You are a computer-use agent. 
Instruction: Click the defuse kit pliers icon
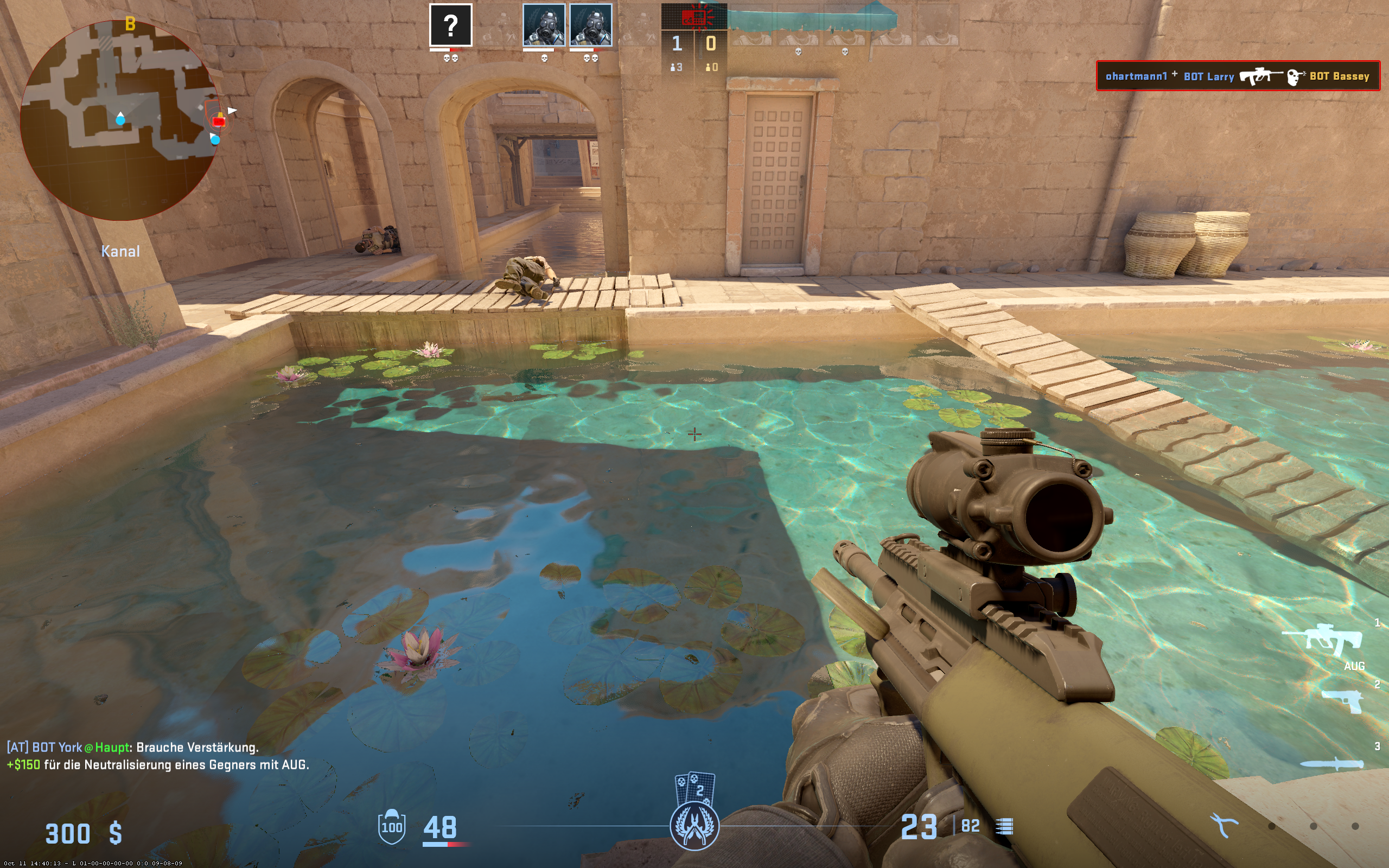(1224, 826)
